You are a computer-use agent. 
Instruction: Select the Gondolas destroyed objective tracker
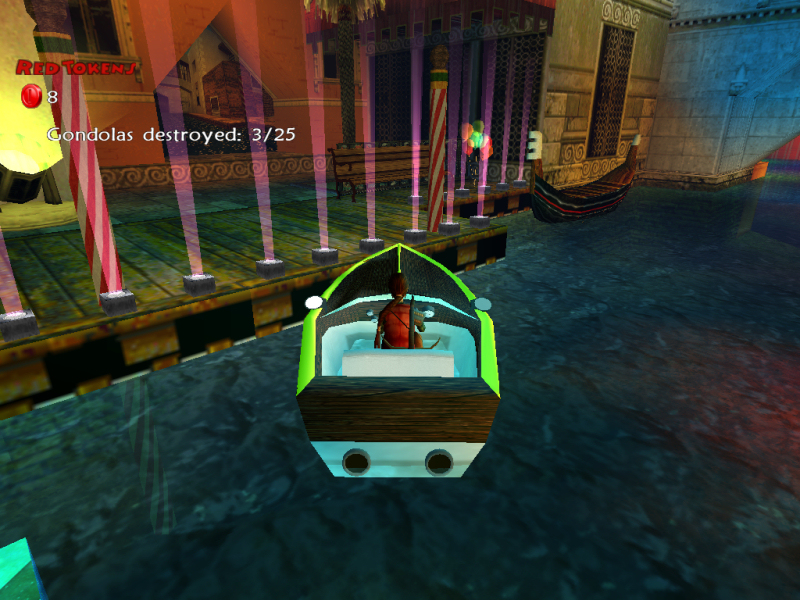pos(171,134)
